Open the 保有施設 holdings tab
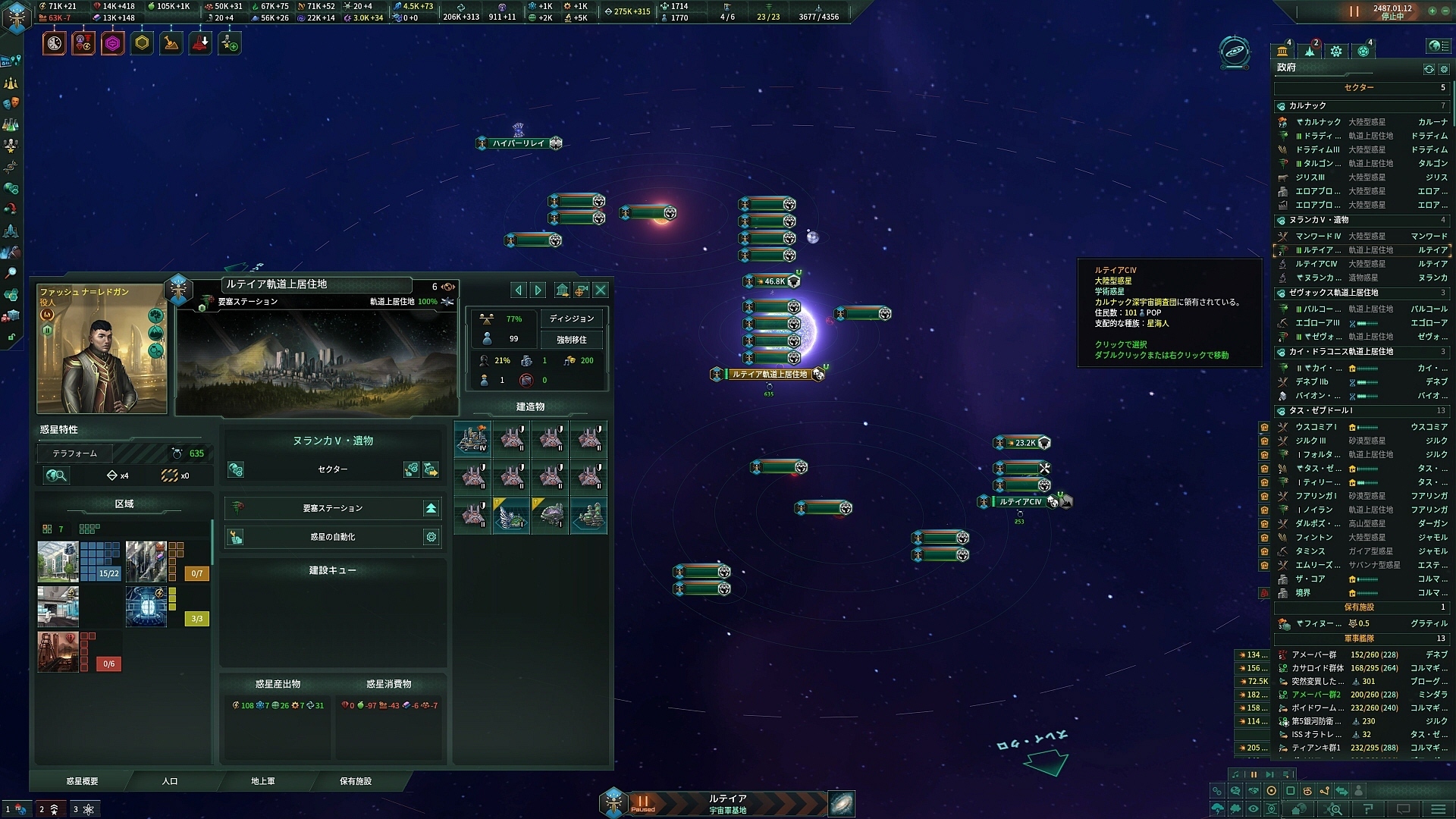The width and height of the screenshot is (1456, 819). coord(356,781)
